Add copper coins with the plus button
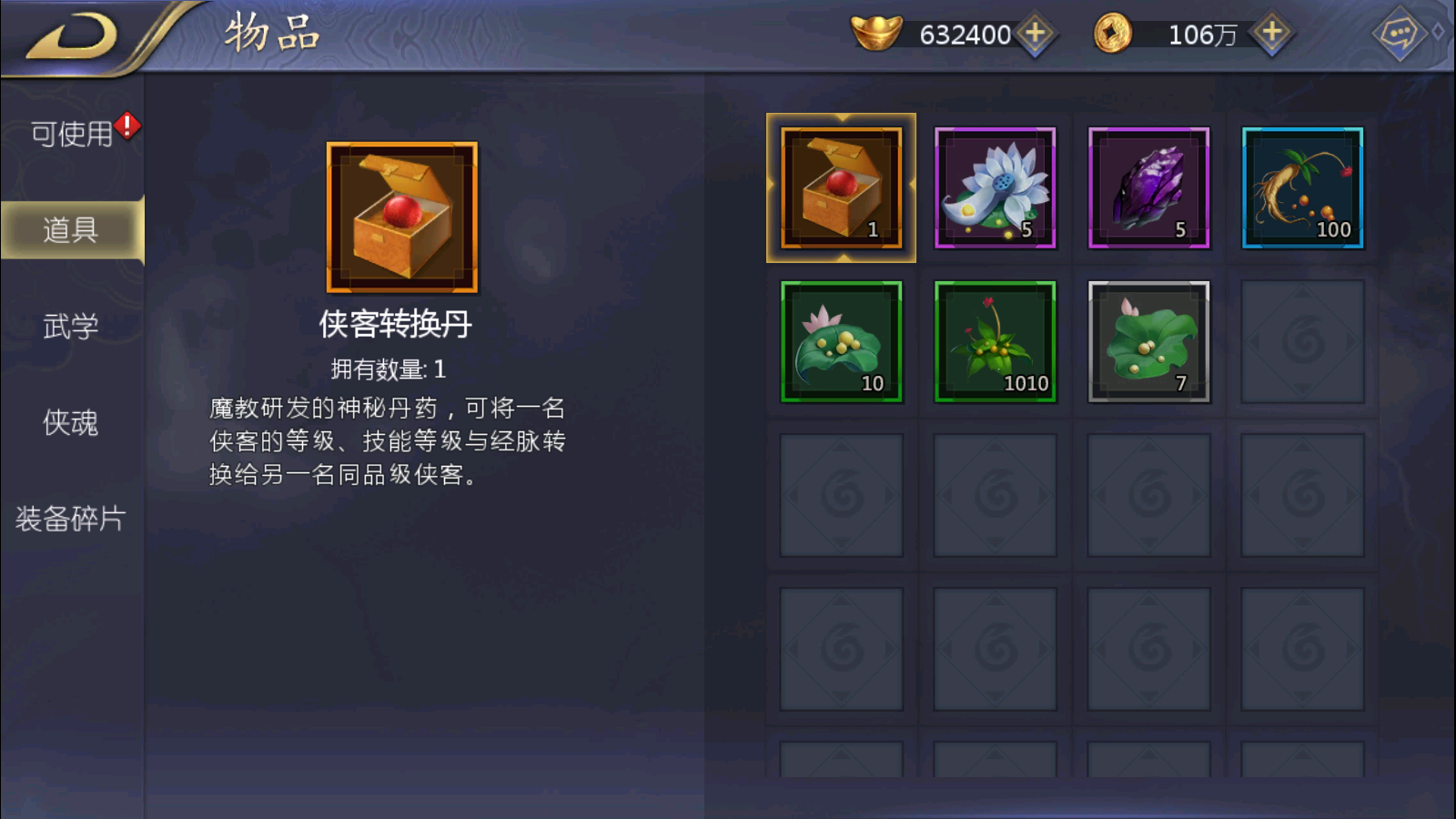Viewport: 1456px width, 819px height. pyautogui.click(x=1271, y=34)
